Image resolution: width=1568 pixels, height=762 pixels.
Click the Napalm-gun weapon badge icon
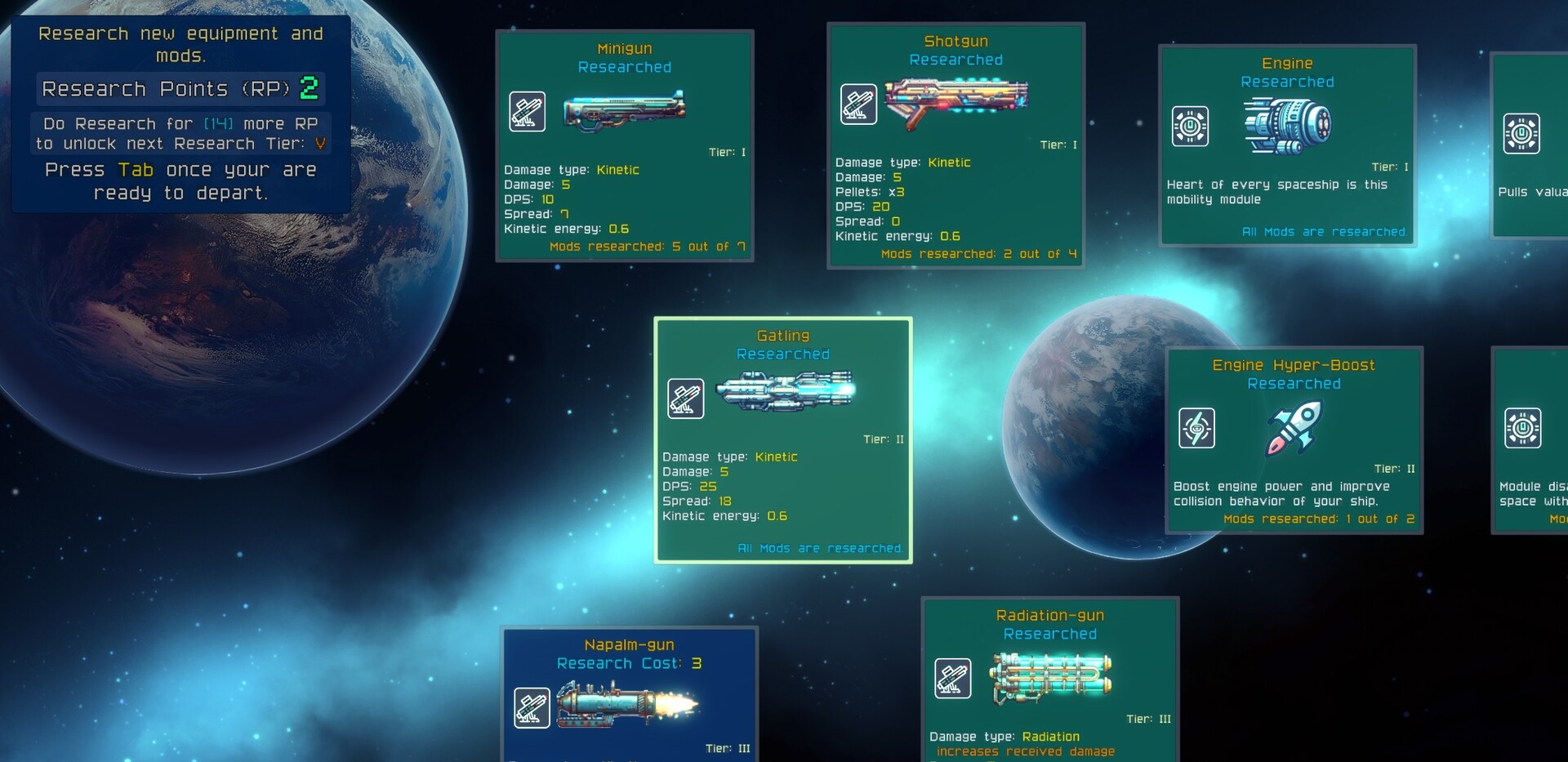tap(532, 707)
